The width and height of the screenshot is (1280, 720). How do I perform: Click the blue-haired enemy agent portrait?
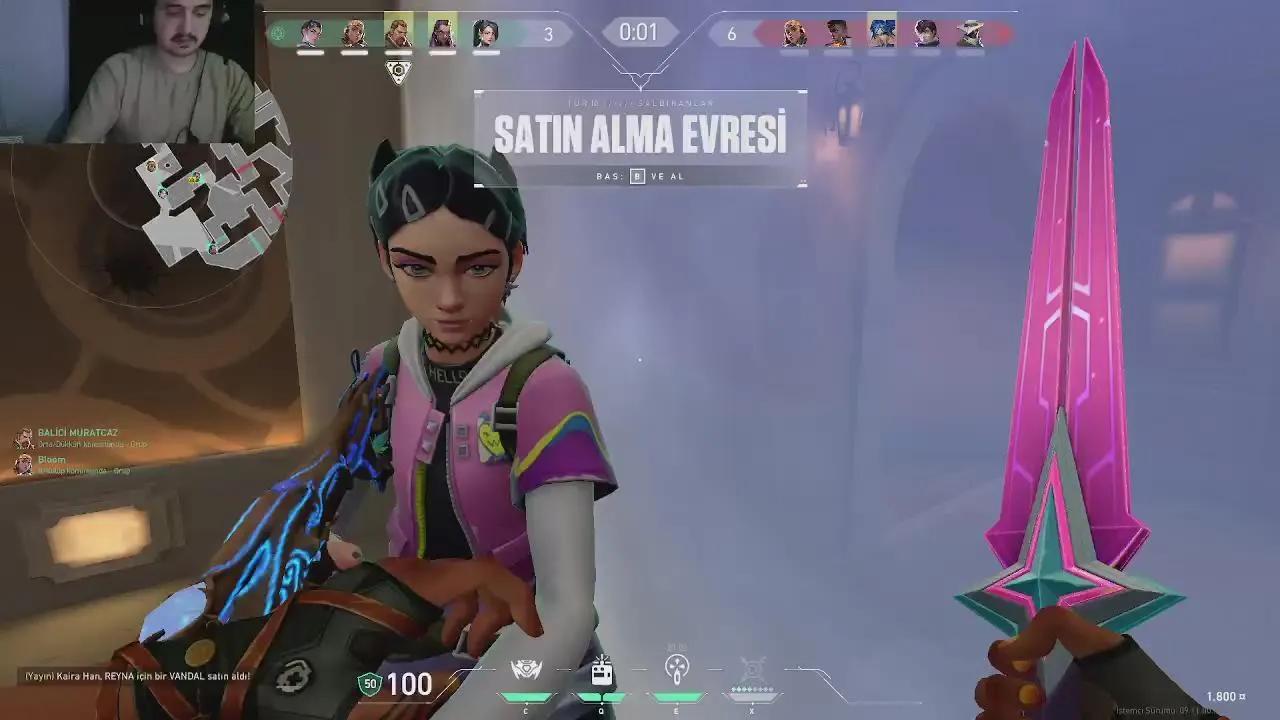[x=880, y=31]
